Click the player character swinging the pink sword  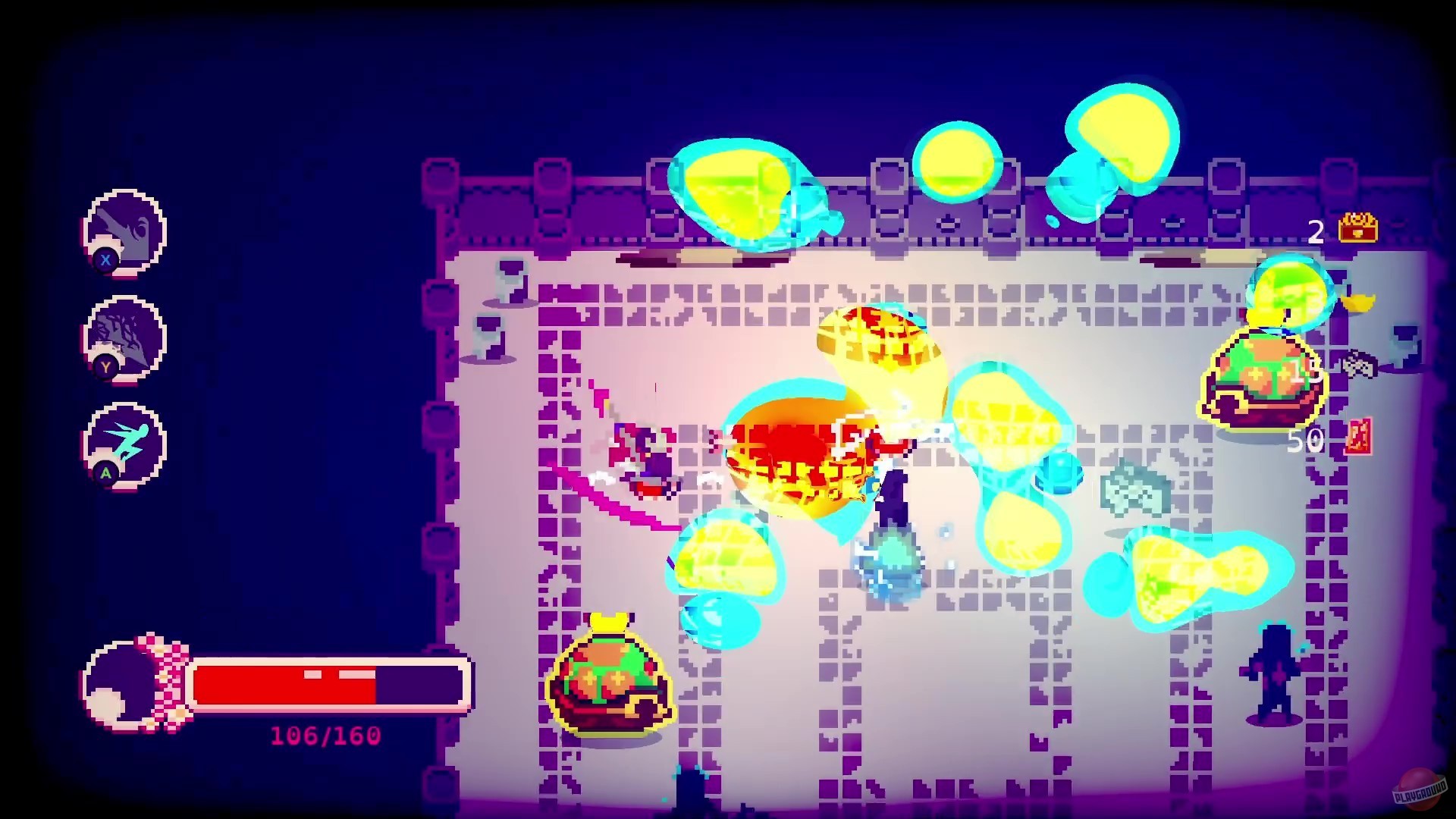pos(654,463)
